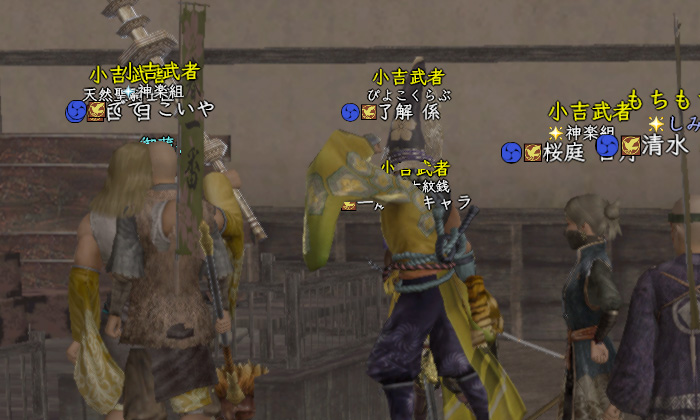
Task: Select the player nameplate 了解 係
Action: point(408,112)
